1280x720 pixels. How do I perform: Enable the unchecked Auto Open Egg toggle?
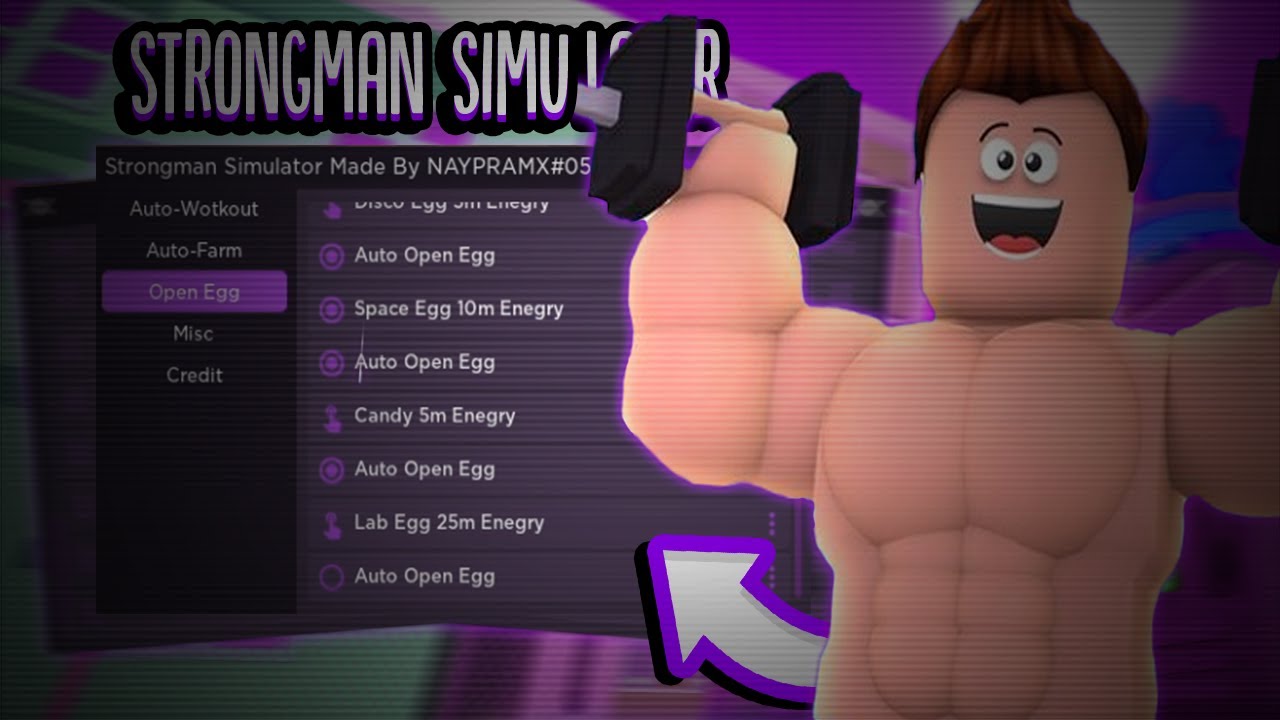point(332,577)
